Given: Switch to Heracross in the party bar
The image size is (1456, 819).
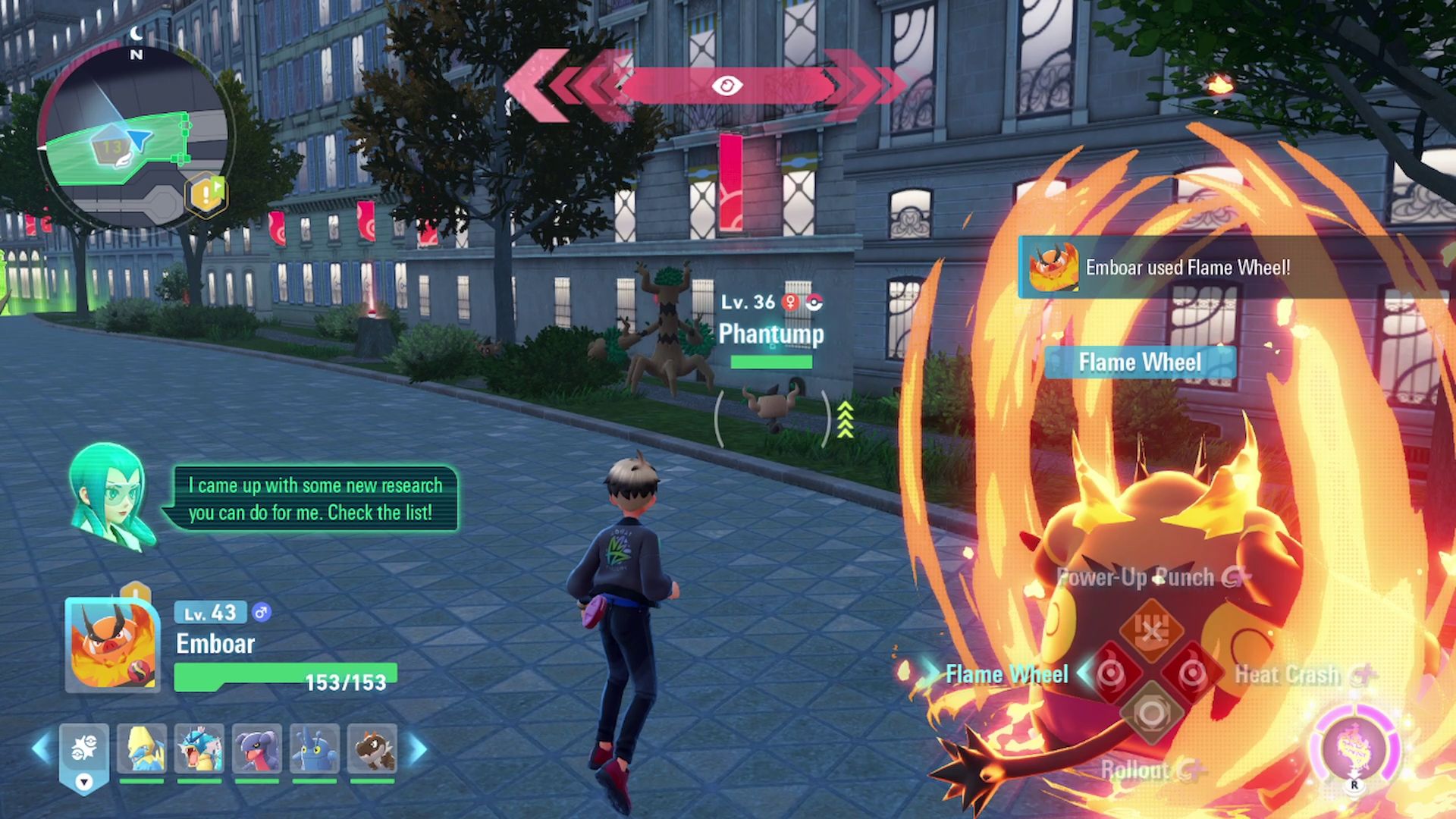Looking at the screenshot, I should pyautogui.click(x=315, y=749).
